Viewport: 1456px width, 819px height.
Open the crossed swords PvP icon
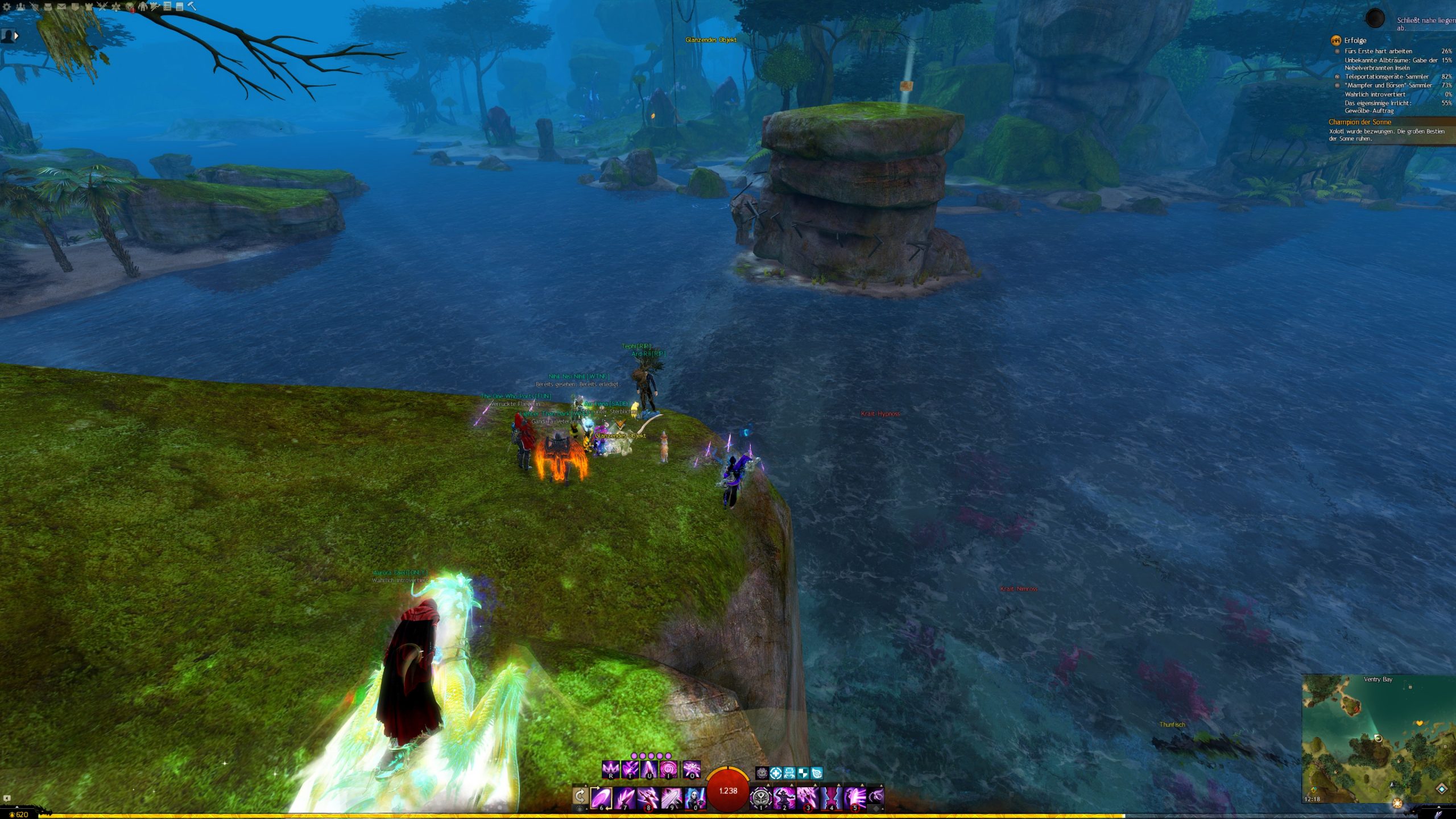[102, 7]
